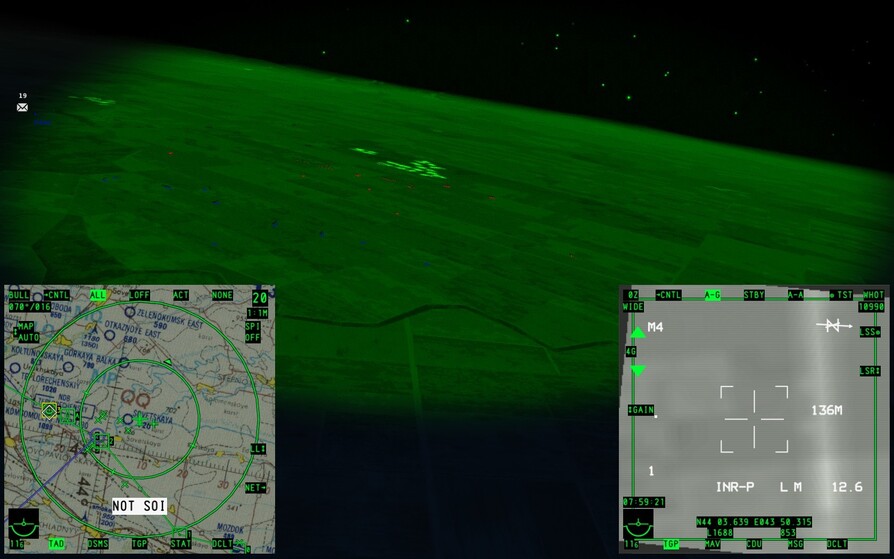This screenshot has width=894, height=559.
Task: Open the STAT page
Action: (181, 544)
